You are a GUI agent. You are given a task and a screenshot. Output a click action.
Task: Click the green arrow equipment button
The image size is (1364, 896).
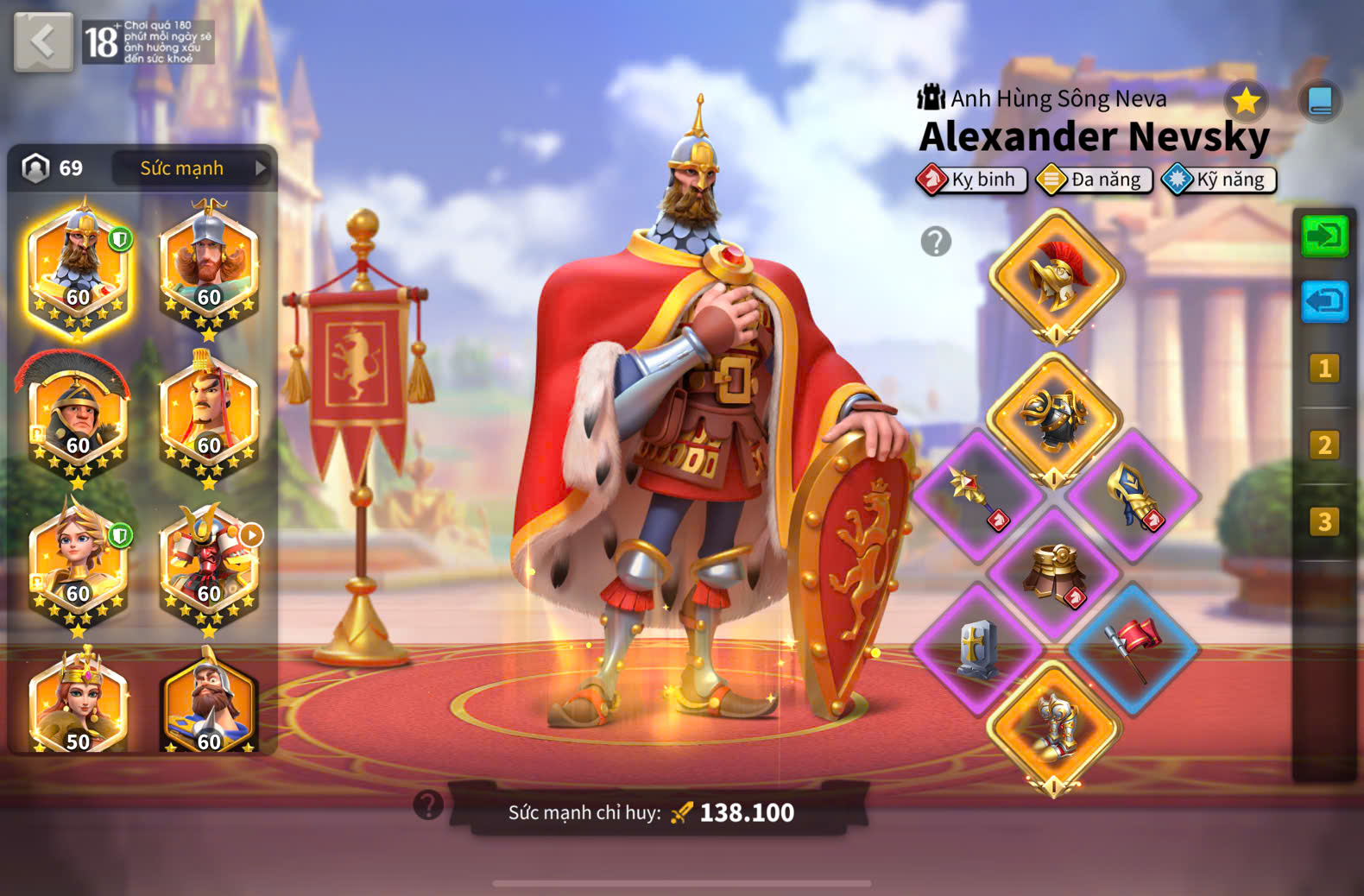[1324, 236]
